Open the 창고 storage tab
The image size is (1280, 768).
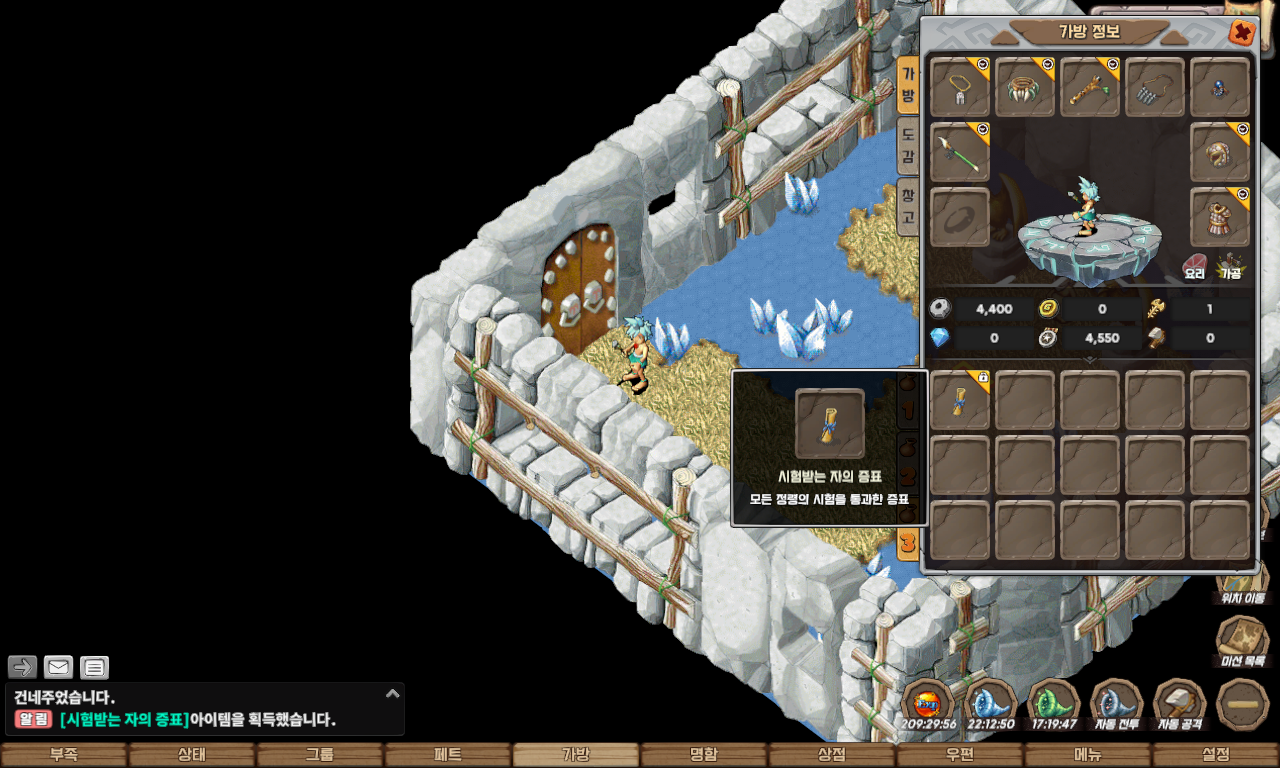click(908, 206)
